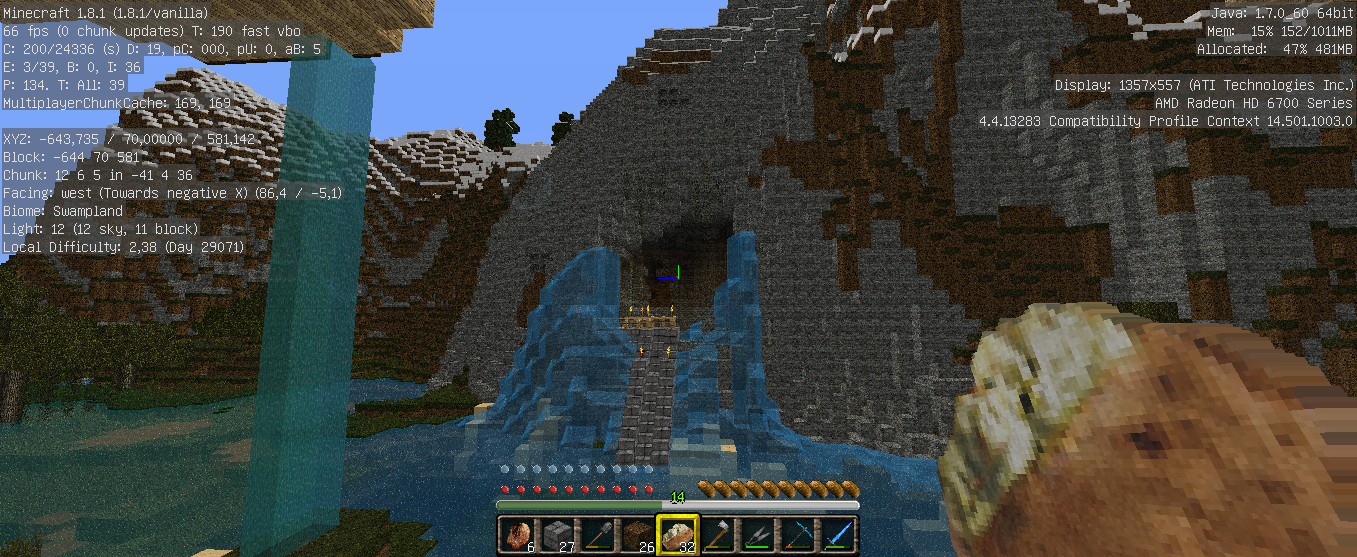Select the cooked meat hotbar slot
The image size is (1357, 557).
pos(516,535)
